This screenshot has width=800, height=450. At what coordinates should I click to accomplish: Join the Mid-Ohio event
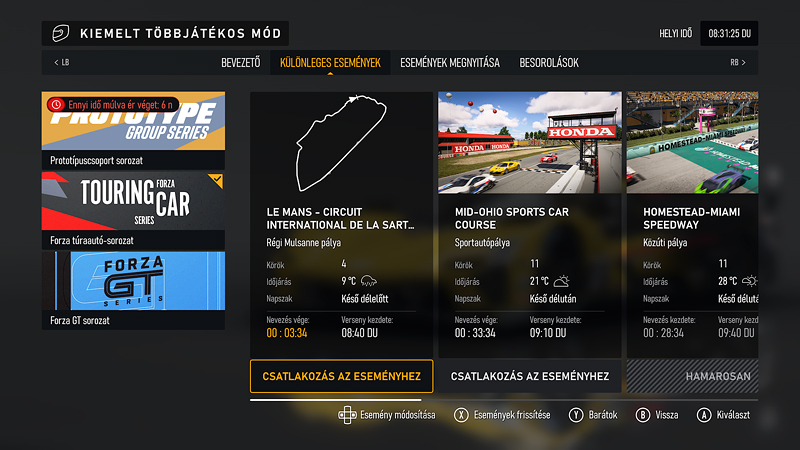[x=529, y=376]
